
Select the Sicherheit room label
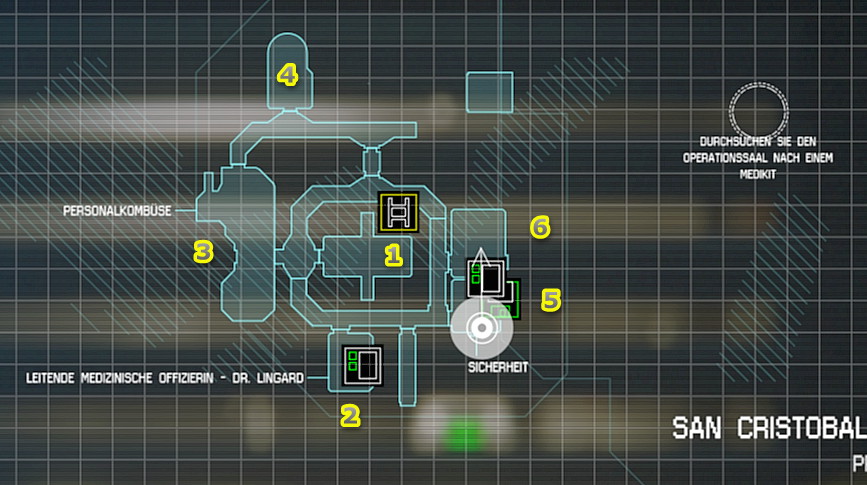tap(497, 368)
